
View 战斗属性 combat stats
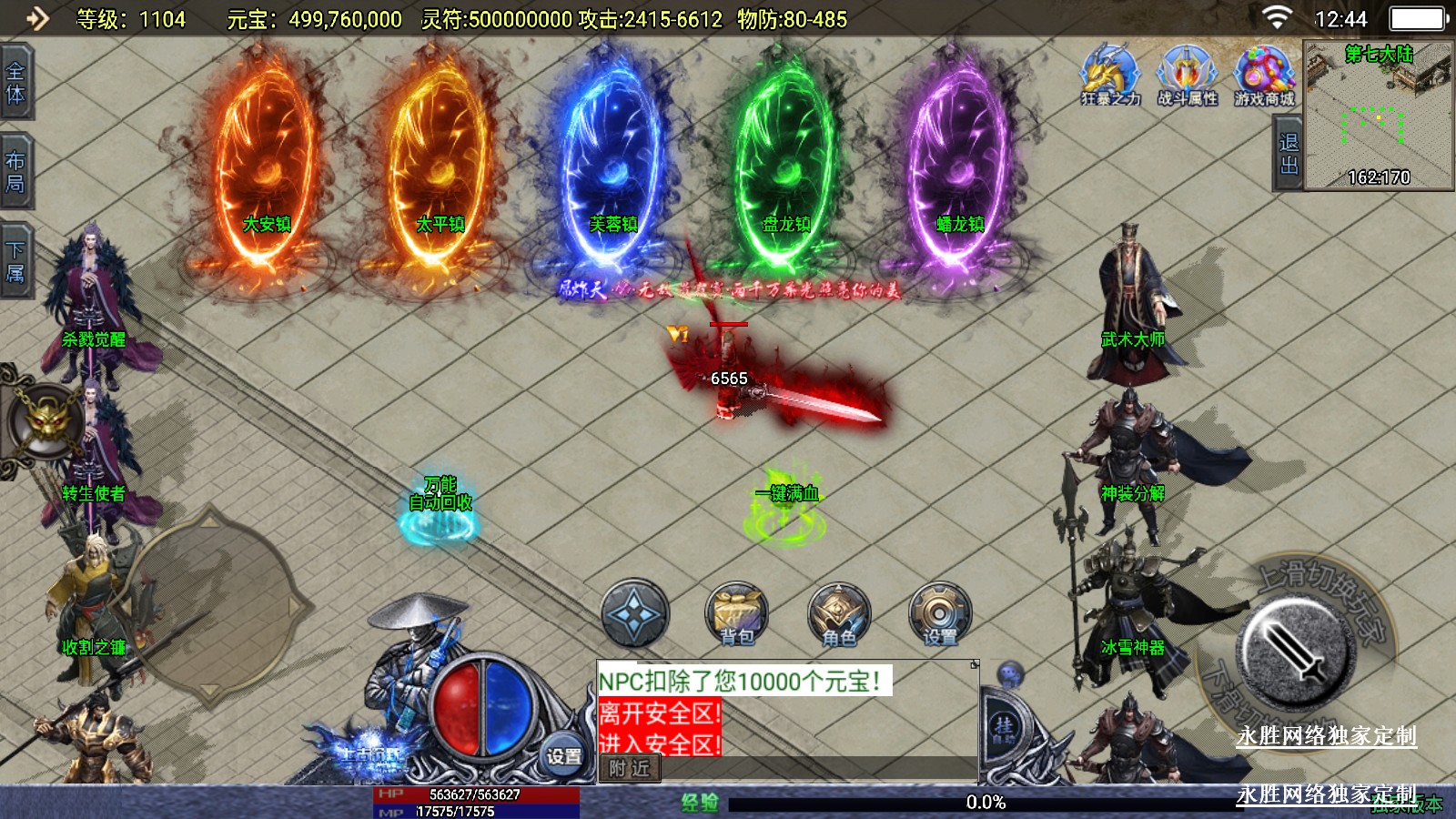(x=1187, y=75)
